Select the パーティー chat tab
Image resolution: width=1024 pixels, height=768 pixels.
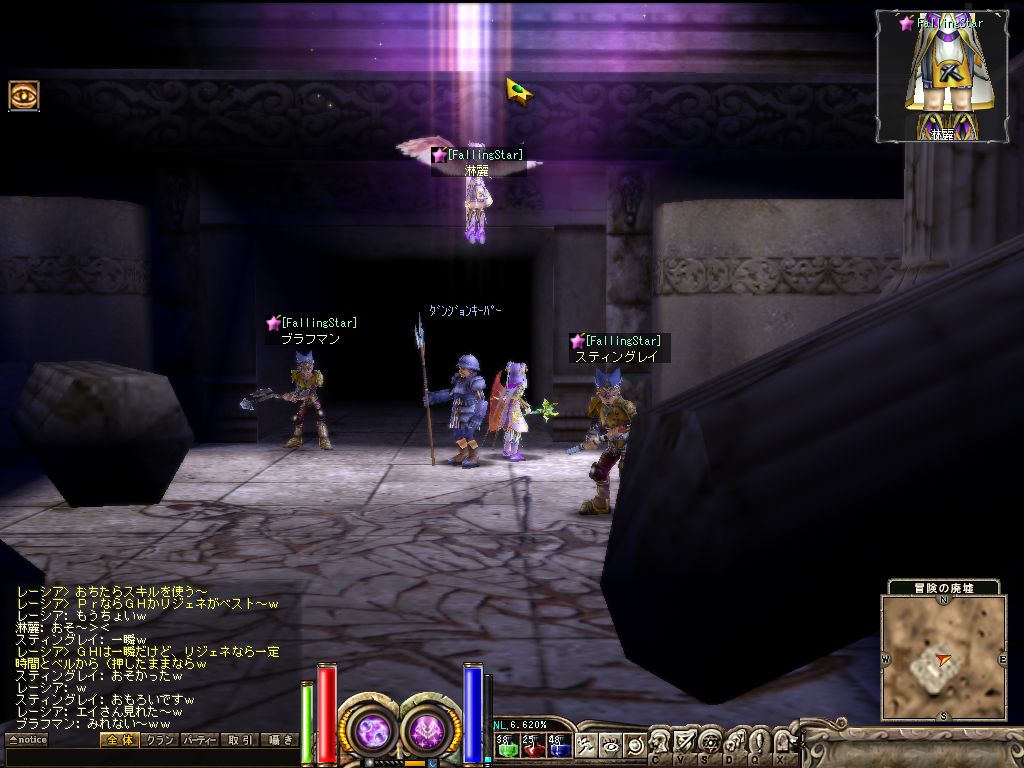point(199,740)
